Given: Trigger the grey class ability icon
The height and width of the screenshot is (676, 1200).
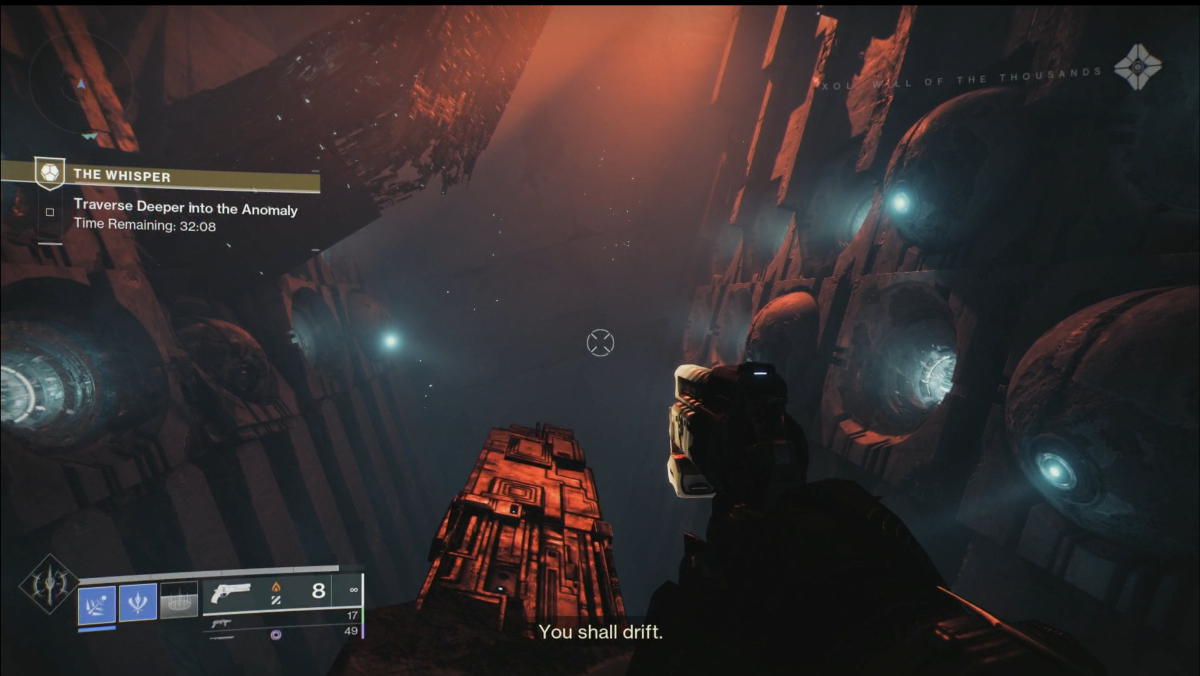Looking at the screenshot, I should (179, 600).
